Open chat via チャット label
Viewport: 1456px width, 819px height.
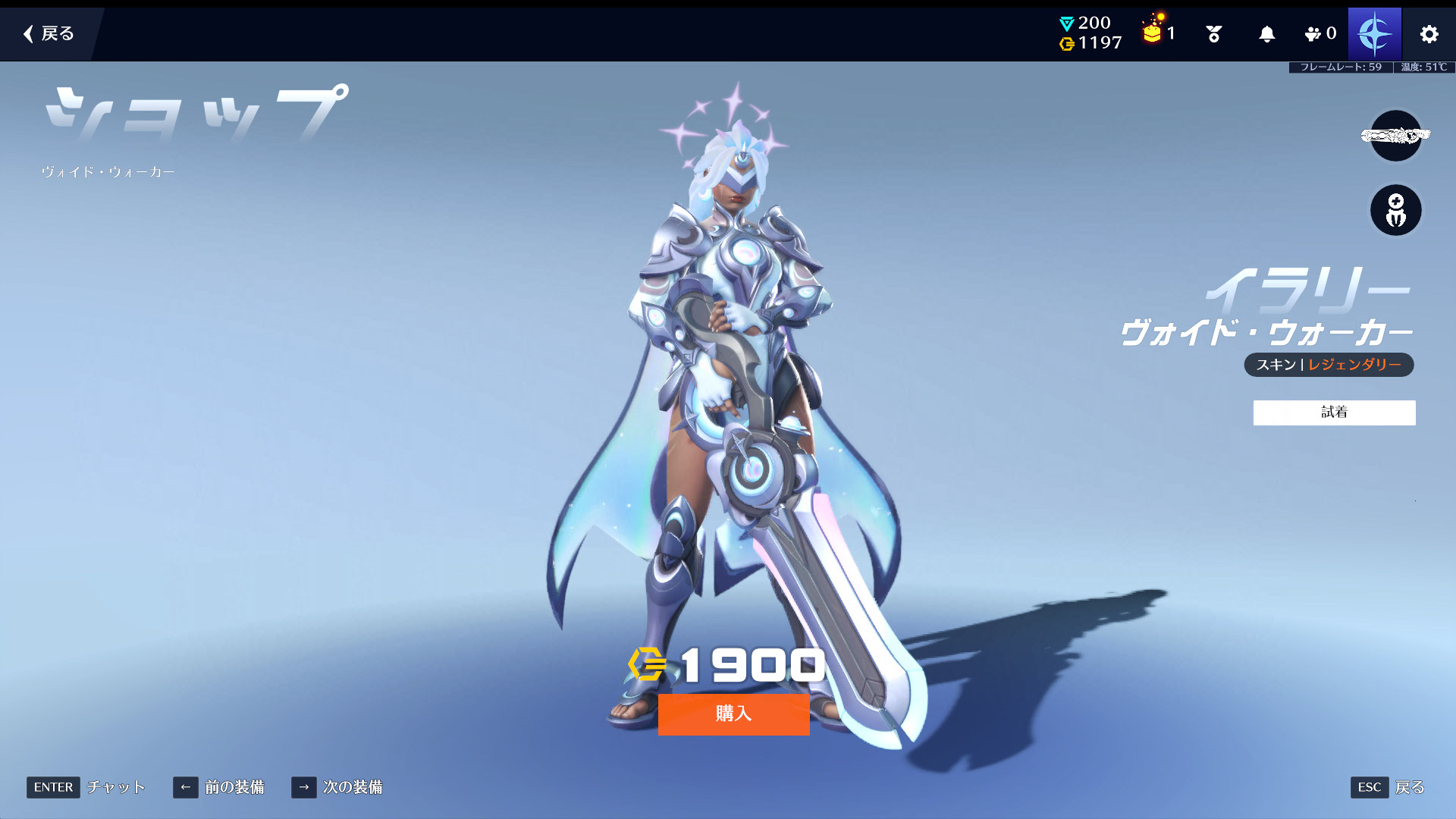(x=115, y=787)
